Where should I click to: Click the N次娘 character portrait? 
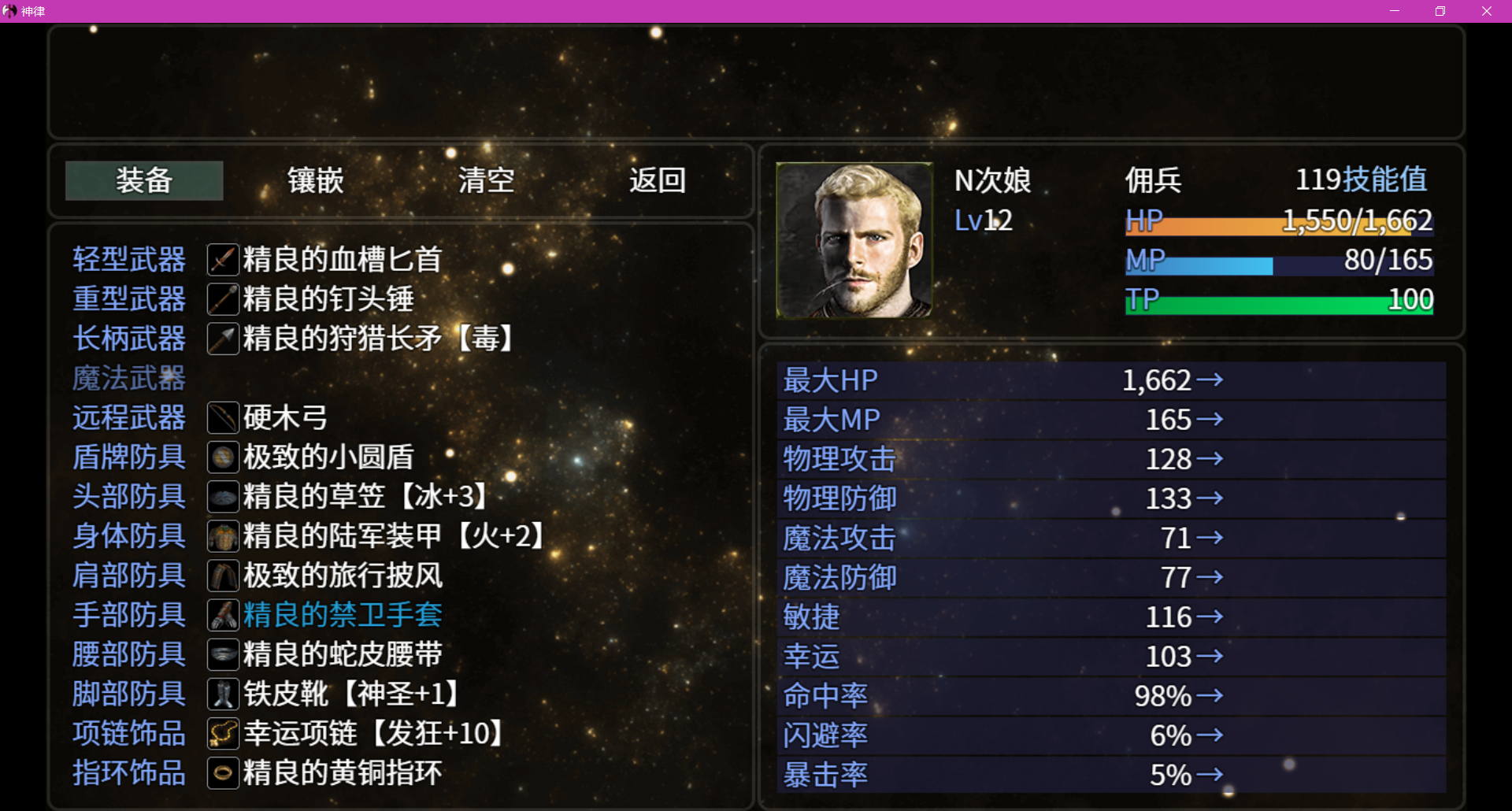pos(854,240)
